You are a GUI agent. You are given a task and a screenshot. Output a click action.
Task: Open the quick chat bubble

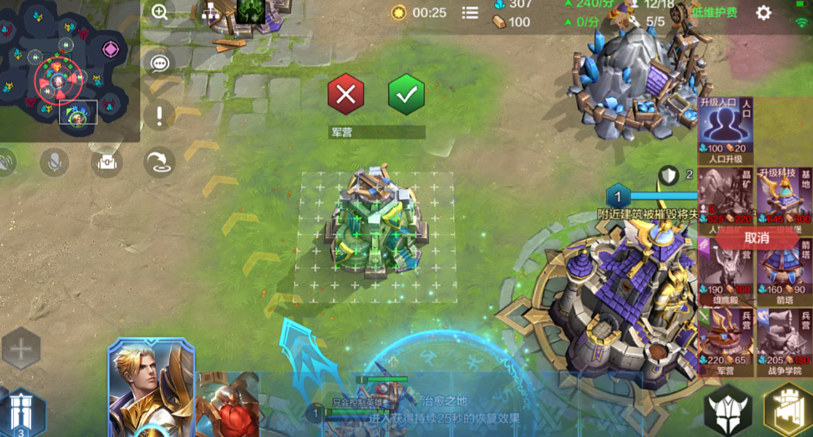click(x=160, y=64)
